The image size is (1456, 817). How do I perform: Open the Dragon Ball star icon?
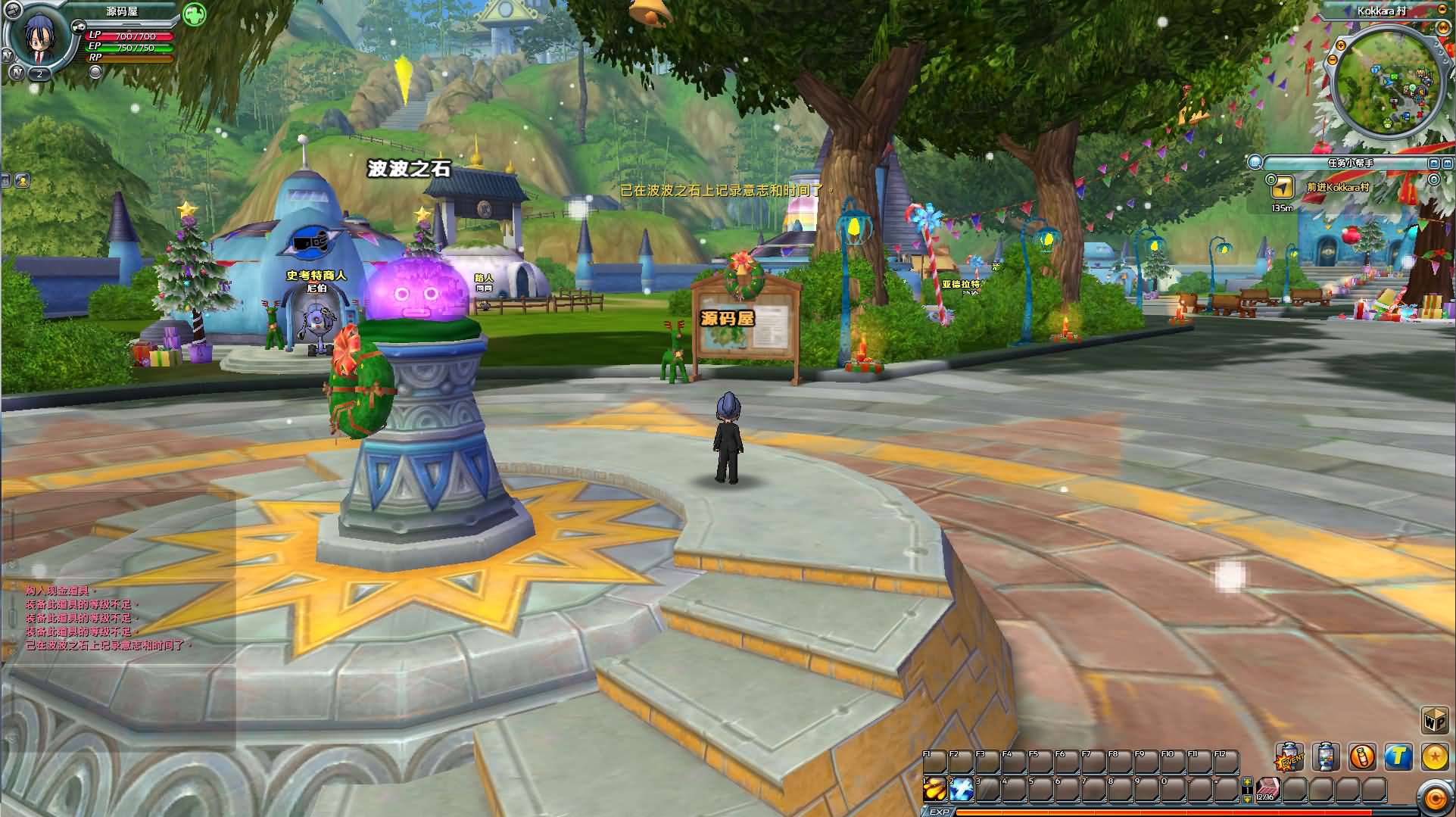1434,756
